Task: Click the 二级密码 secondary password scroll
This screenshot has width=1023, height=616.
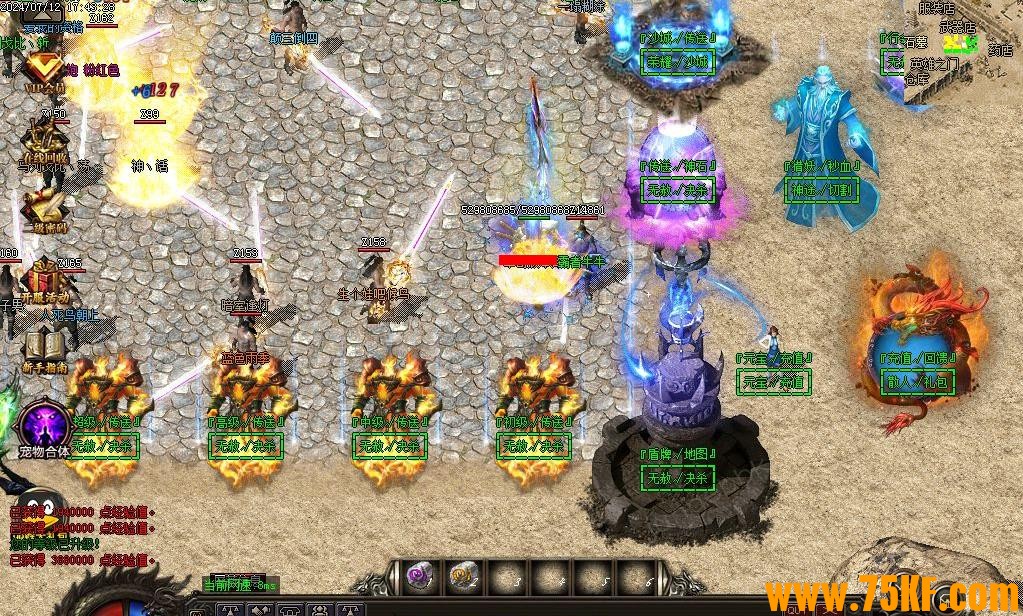Action: click(x=44, y=207)
